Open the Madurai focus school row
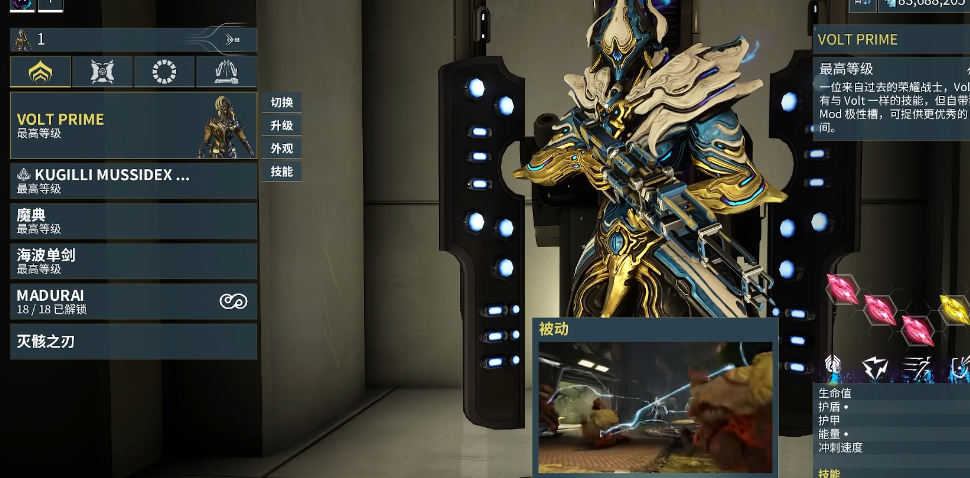The height and width of the screenshot is (478, 970). (x=133, y=301)
